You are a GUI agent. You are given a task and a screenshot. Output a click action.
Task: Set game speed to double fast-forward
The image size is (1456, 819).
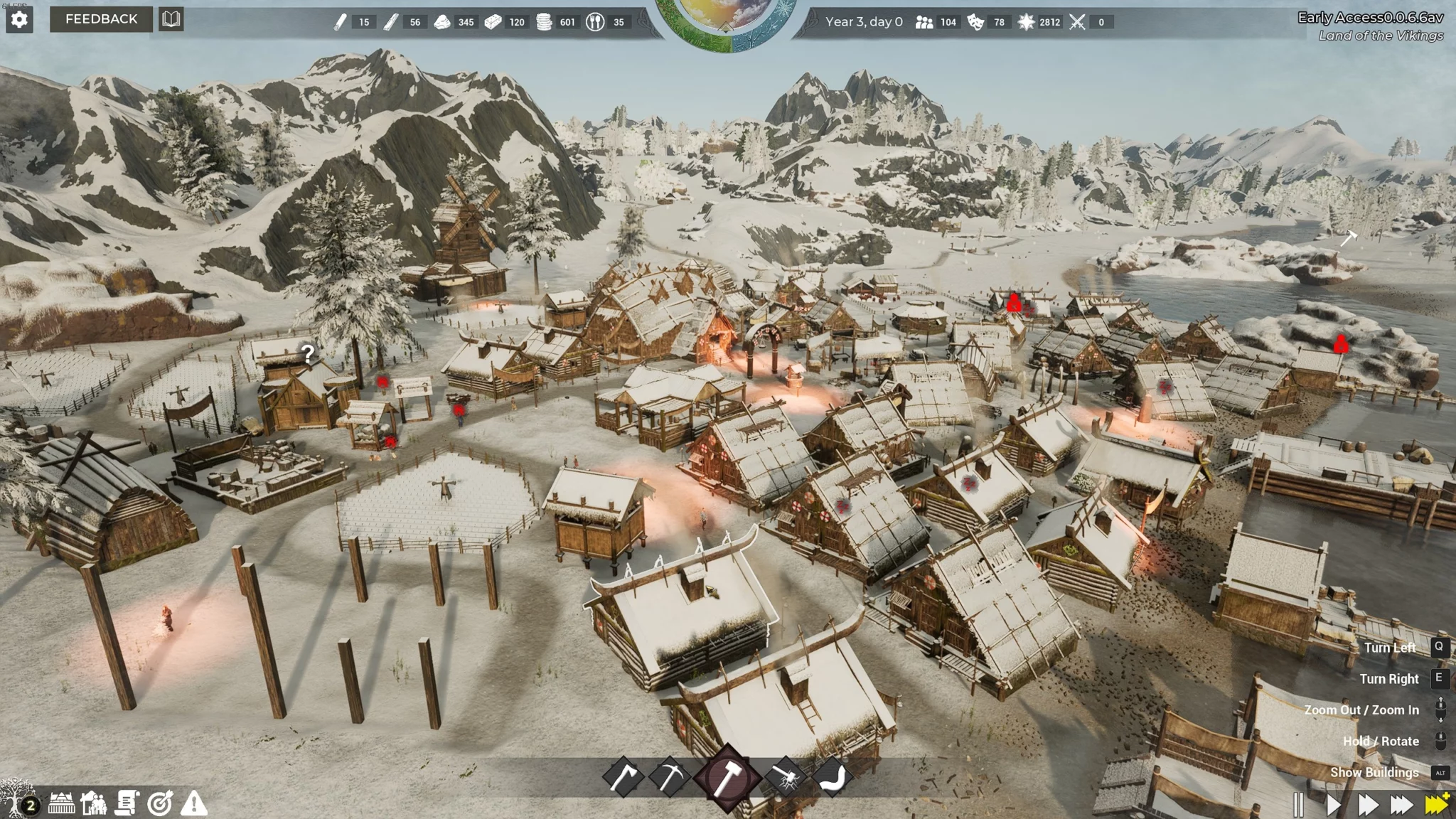click(x=1367, y=804)
